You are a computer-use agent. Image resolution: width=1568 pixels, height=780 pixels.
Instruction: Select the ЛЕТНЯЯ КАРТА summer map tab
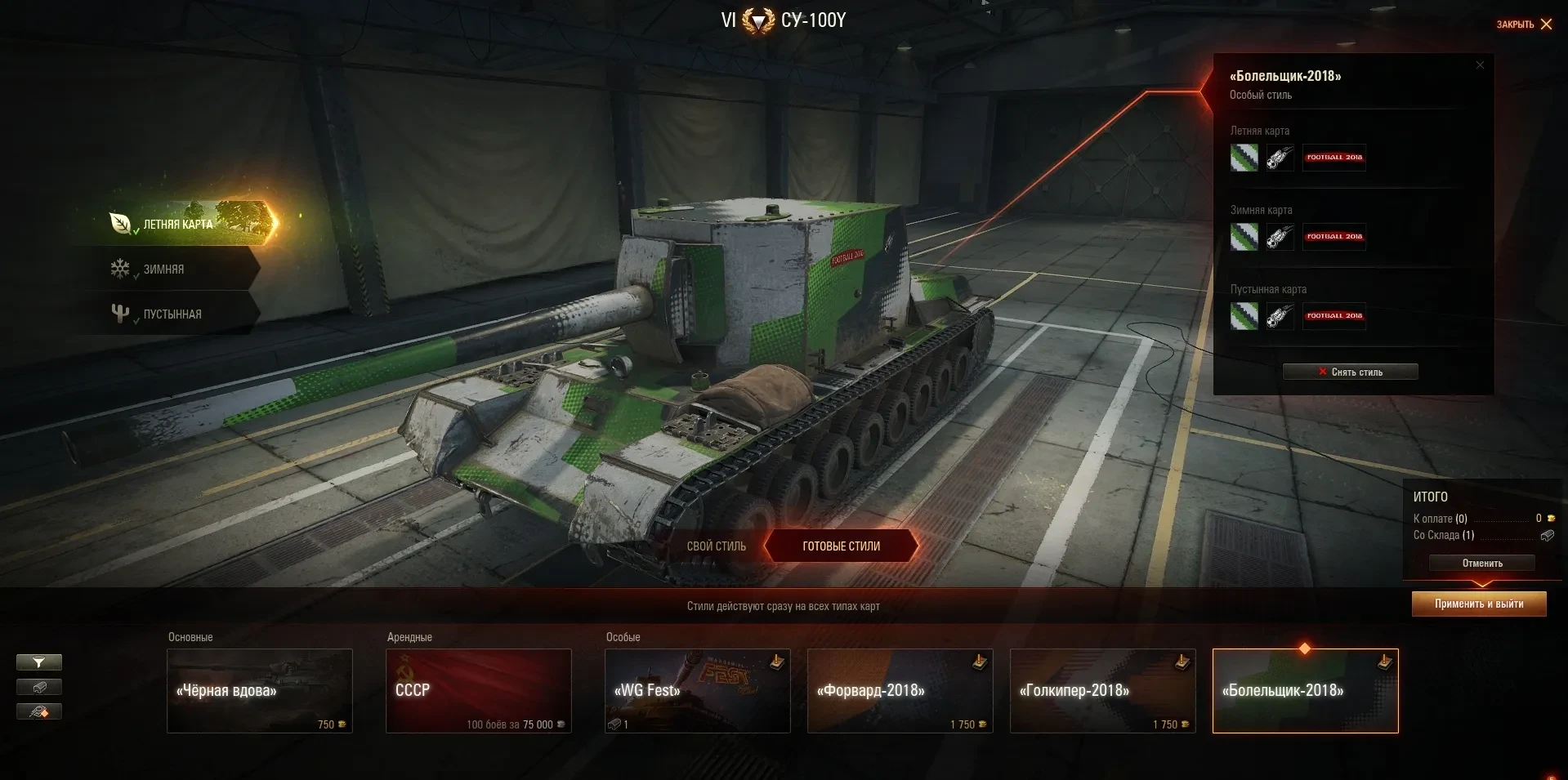coord(178,224)
